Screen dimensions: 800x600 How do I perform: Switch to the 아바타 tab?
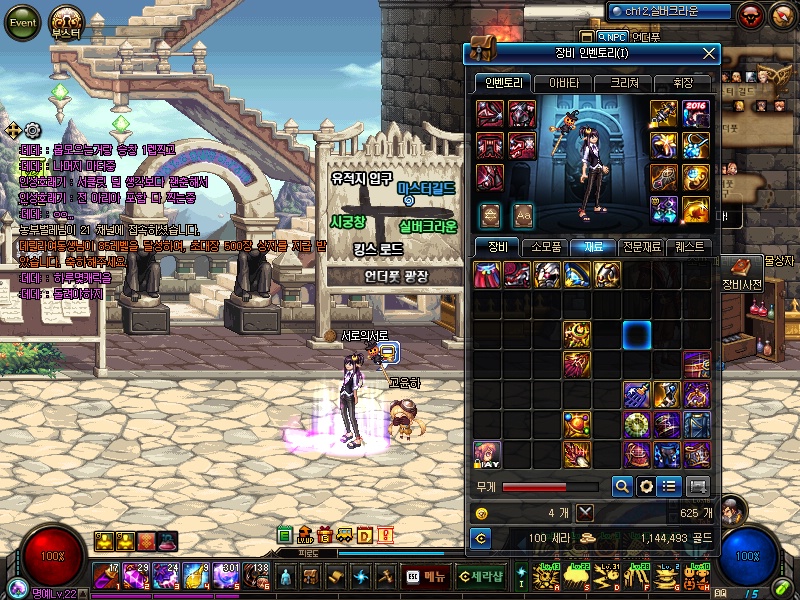(563, 83)
